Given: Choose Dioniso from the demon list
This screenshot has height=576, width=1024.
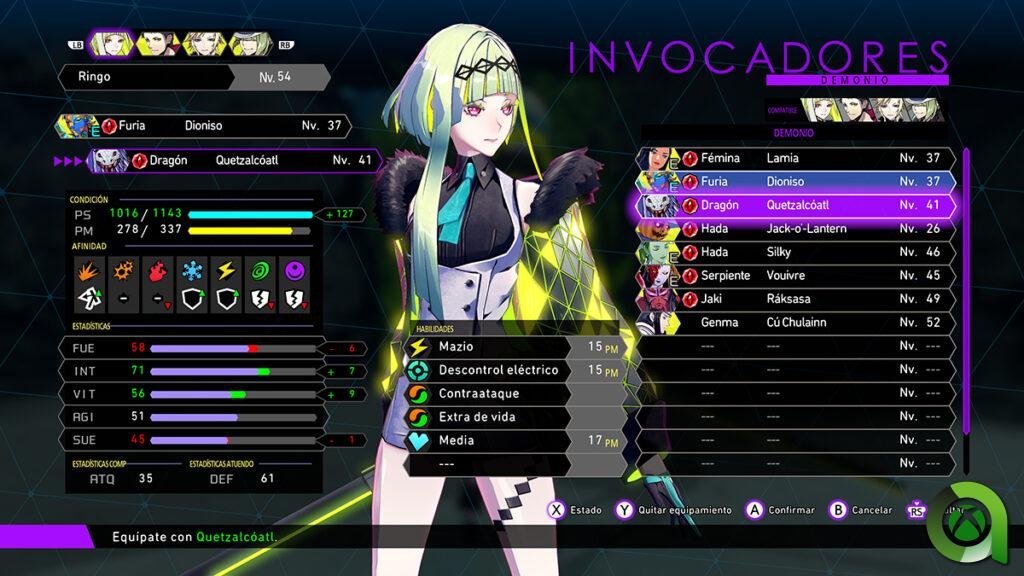Looking at the screenshot, I should [x=795, y=181].
